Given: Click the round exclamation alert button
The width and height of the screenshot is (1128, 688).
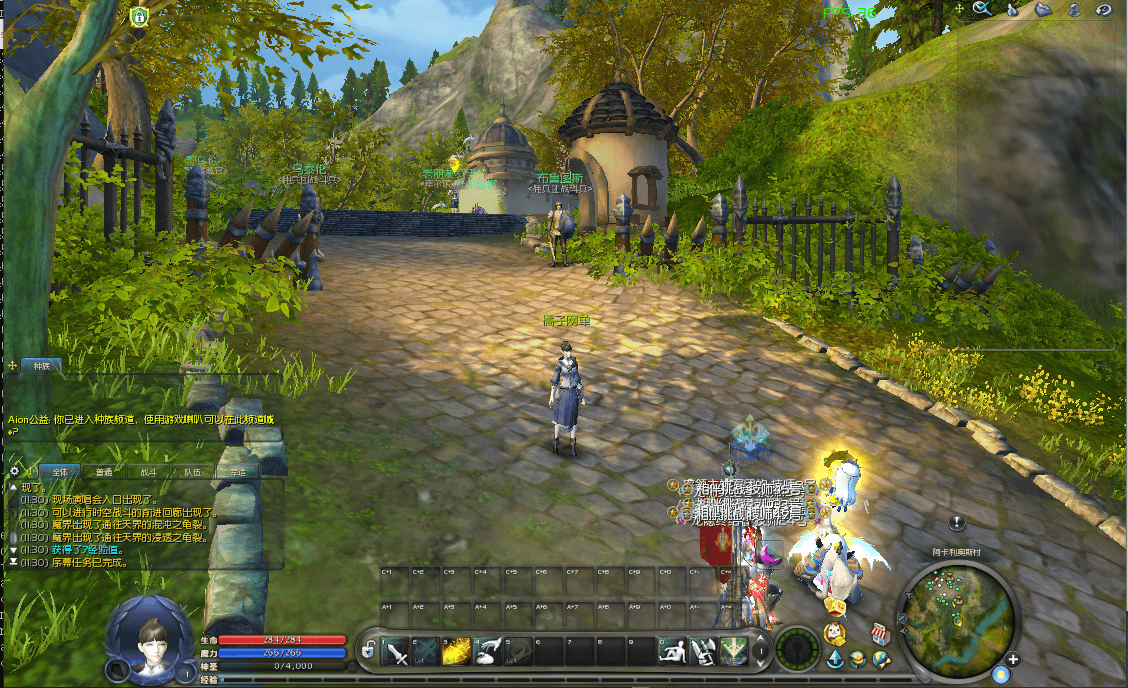Looking at the screenshot, I should (x=956, y=522).
